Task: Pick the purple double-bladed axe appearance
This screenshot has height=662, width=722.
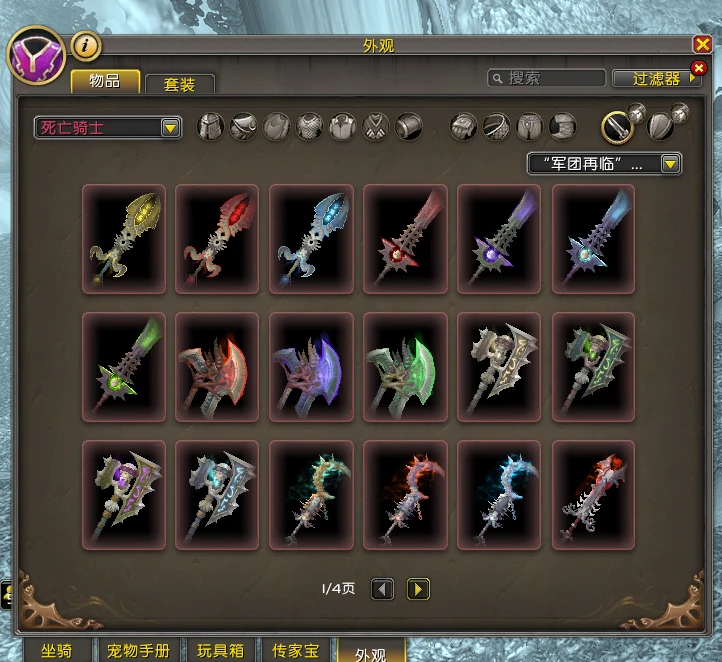Action: coord(311,366)
